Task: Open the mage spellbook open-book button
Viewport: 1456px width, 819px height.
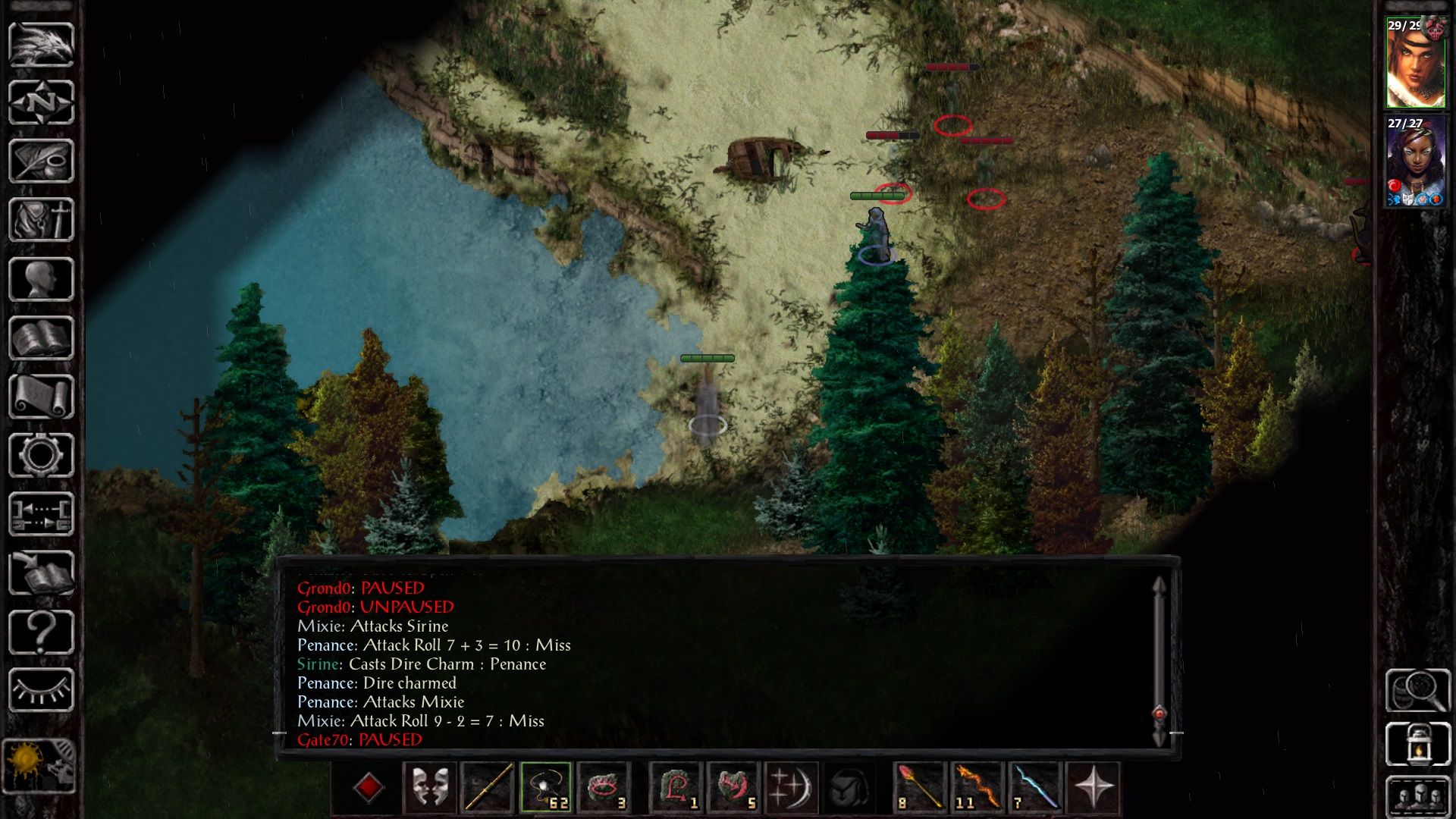Action: click(41, 338)
